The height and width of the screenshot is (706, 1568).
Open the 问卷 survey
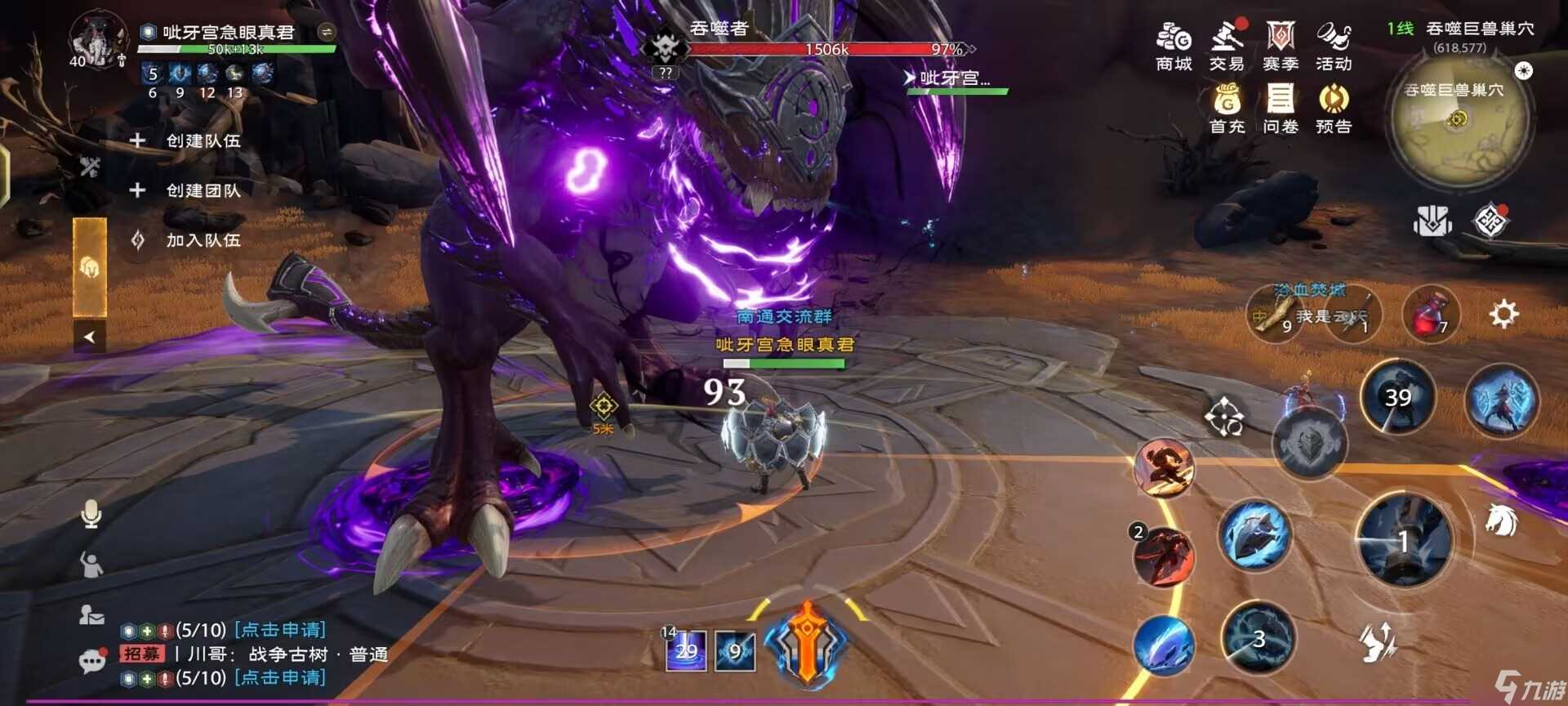(1280, 109)
